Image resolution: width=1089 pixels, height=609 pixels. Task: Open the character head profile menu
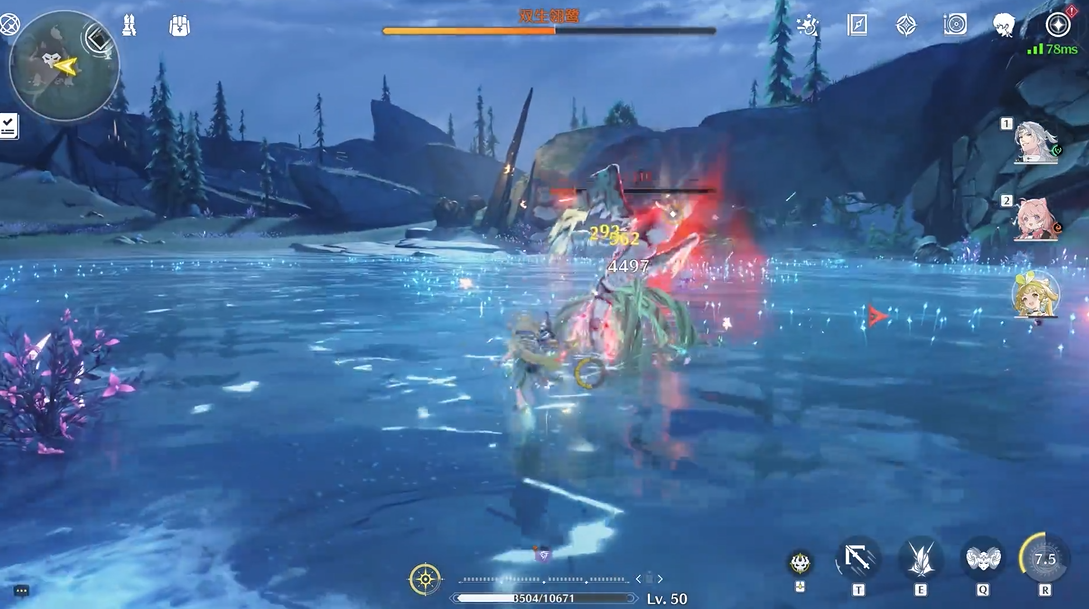[1004, 26]
